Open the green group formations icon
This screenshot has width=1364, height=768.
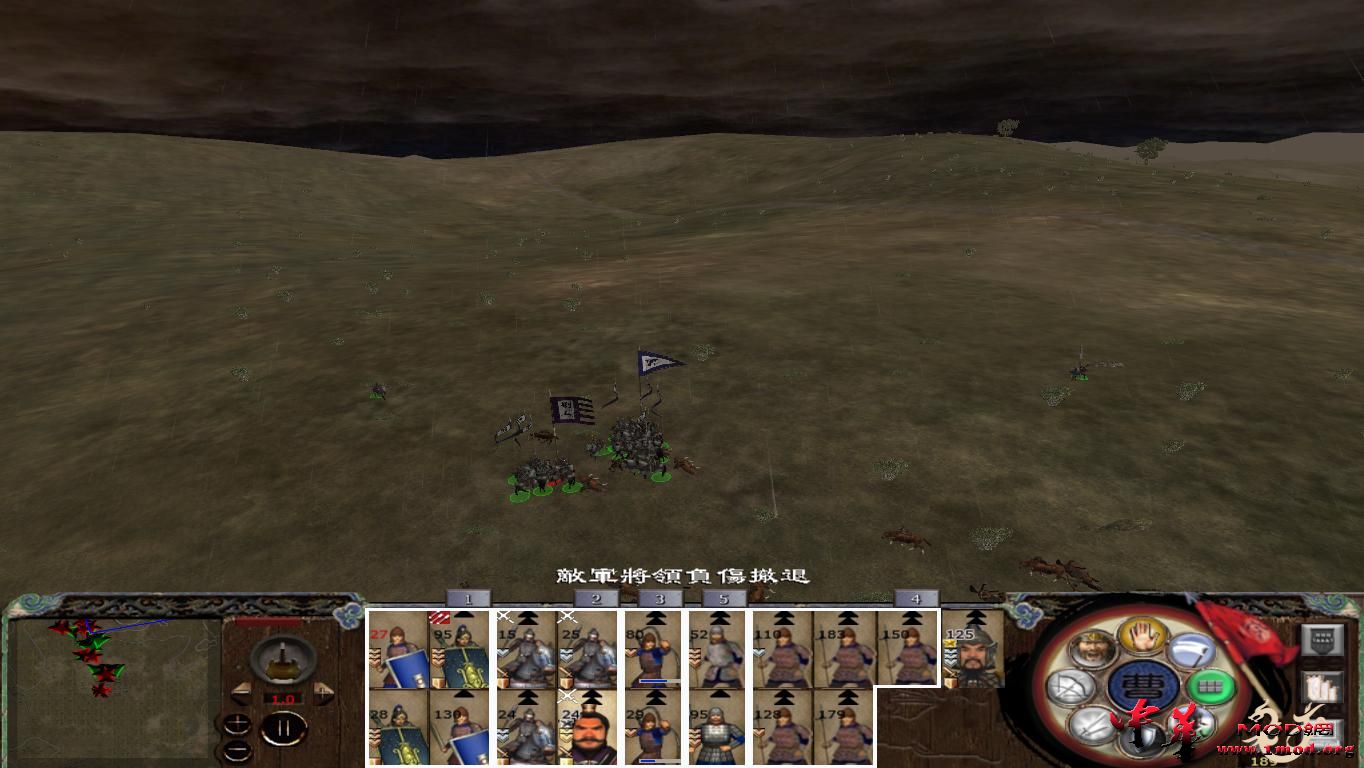pos(1210,686)
